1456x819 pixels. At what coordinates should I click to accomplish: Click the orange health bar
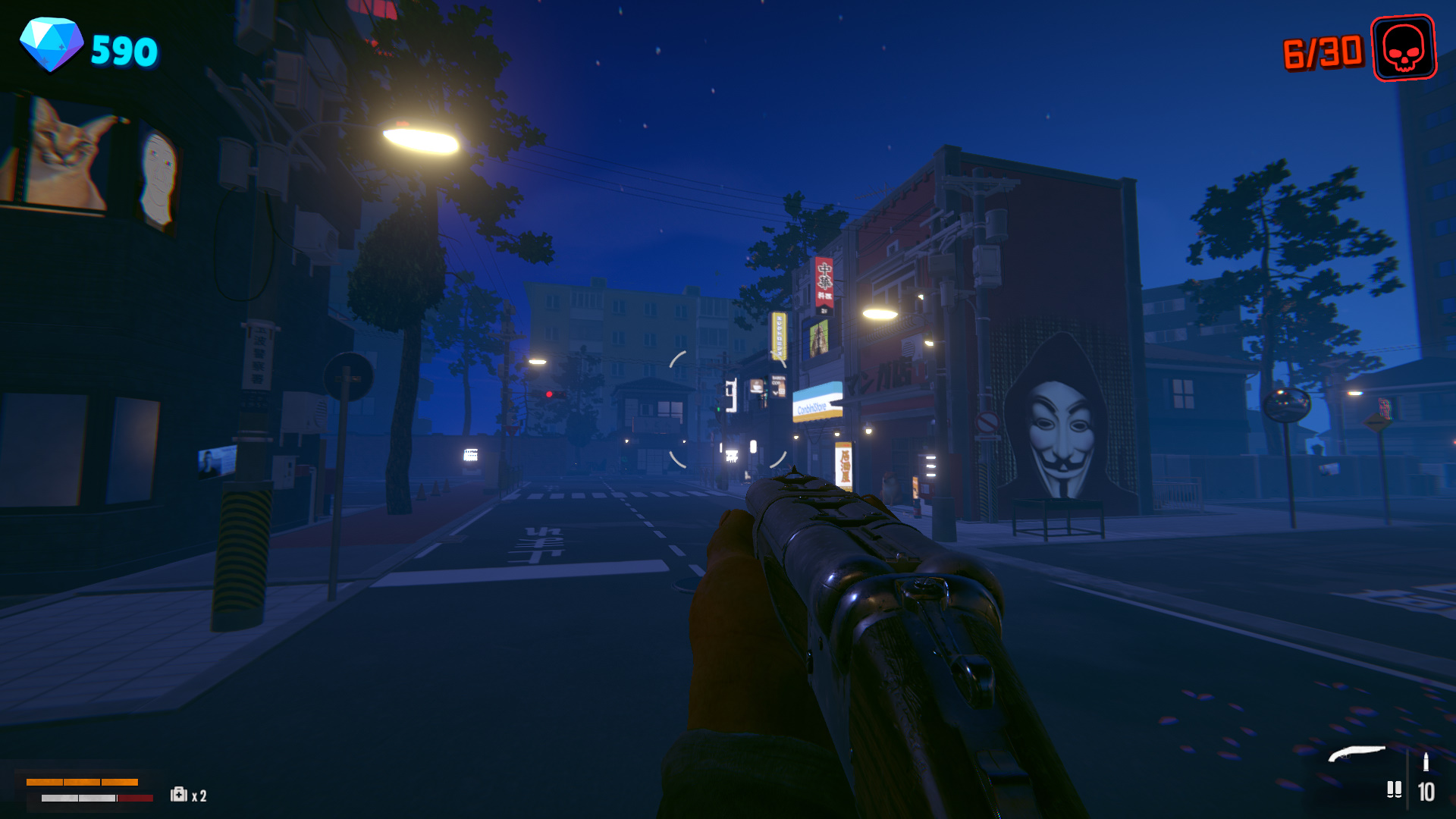click(82, 782)
